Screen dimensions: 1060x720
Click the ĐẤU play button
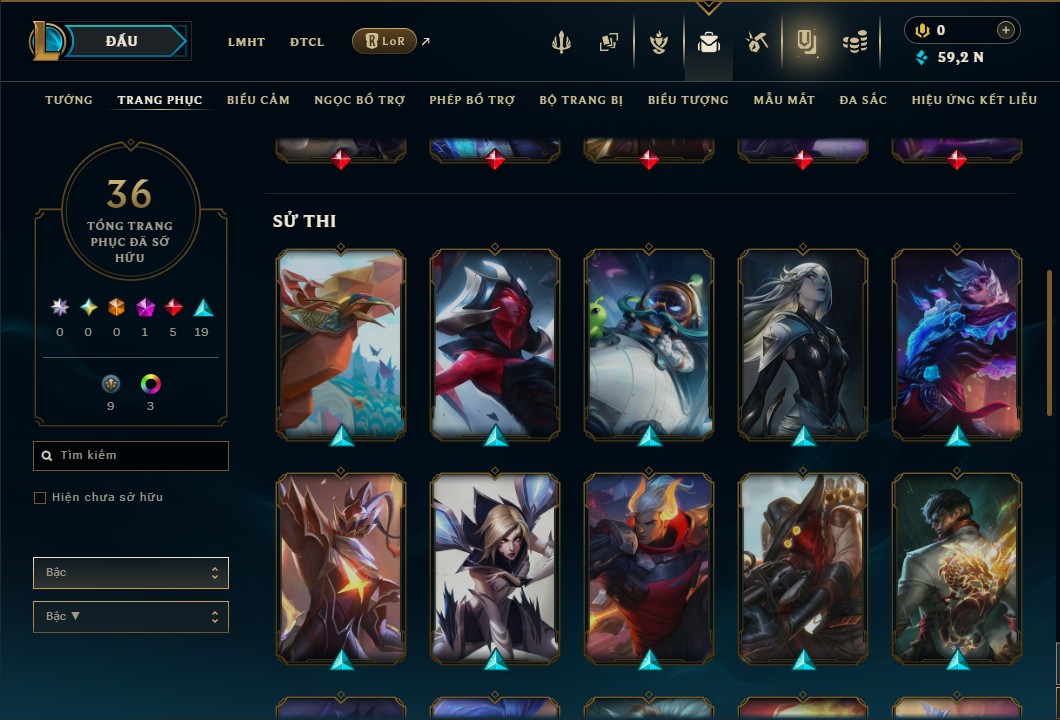122,41
